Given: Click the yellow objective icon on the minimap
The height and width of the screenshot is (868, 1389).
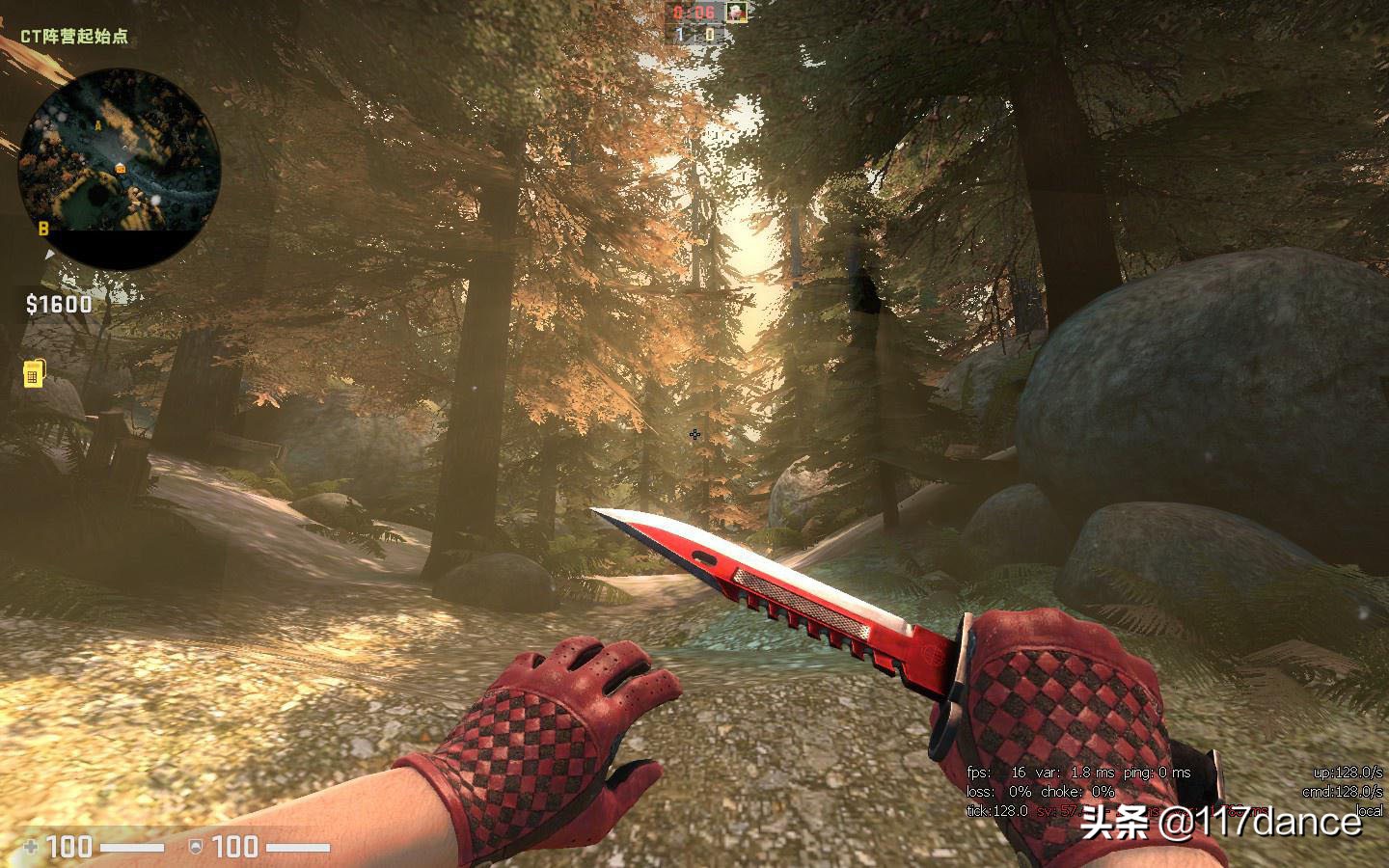Looking at the screenshot, I should [x=120, y=170].
